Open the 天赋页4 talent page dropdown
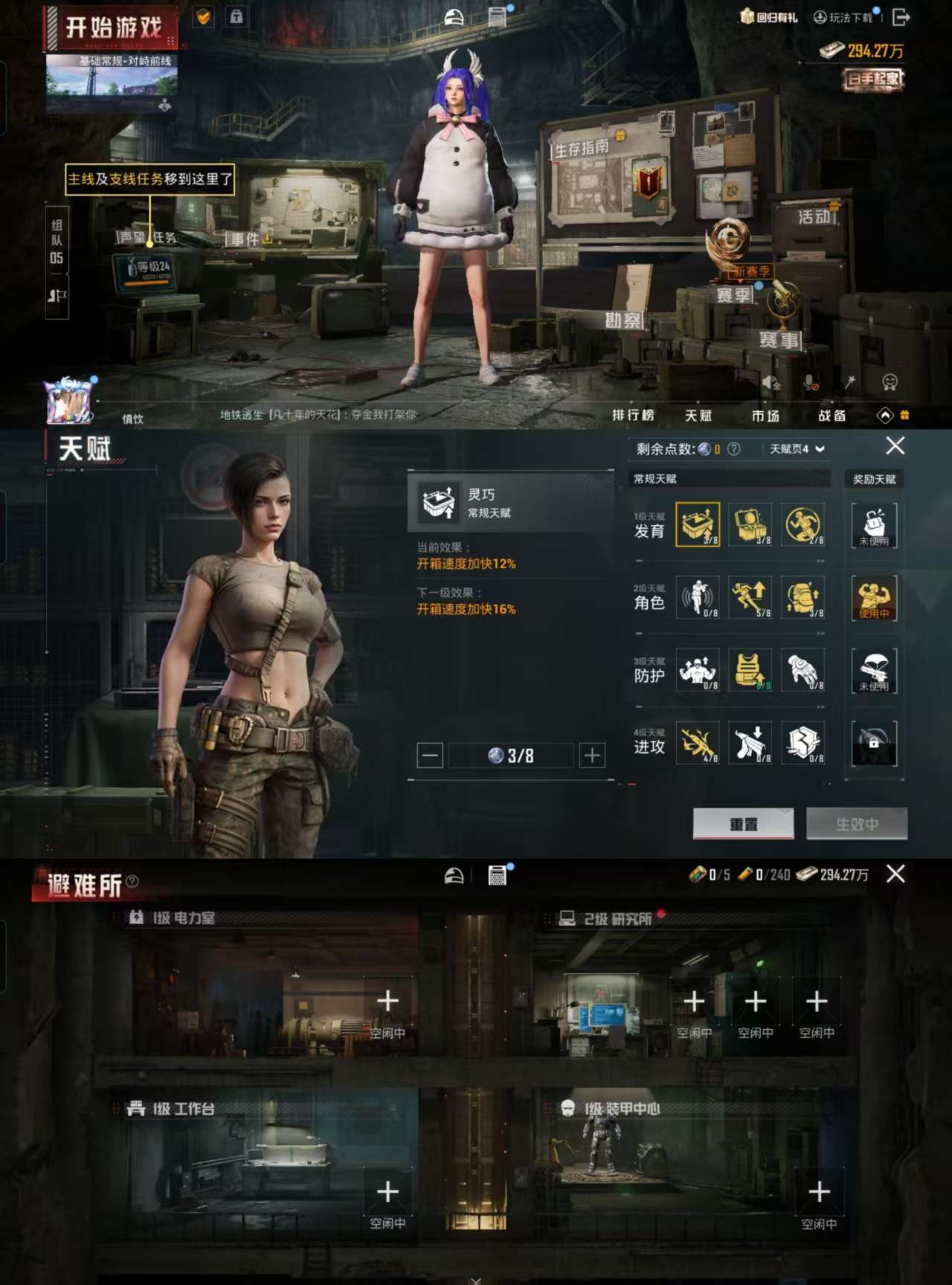This screenshot has width=952, height=1285. coord(794,449)
